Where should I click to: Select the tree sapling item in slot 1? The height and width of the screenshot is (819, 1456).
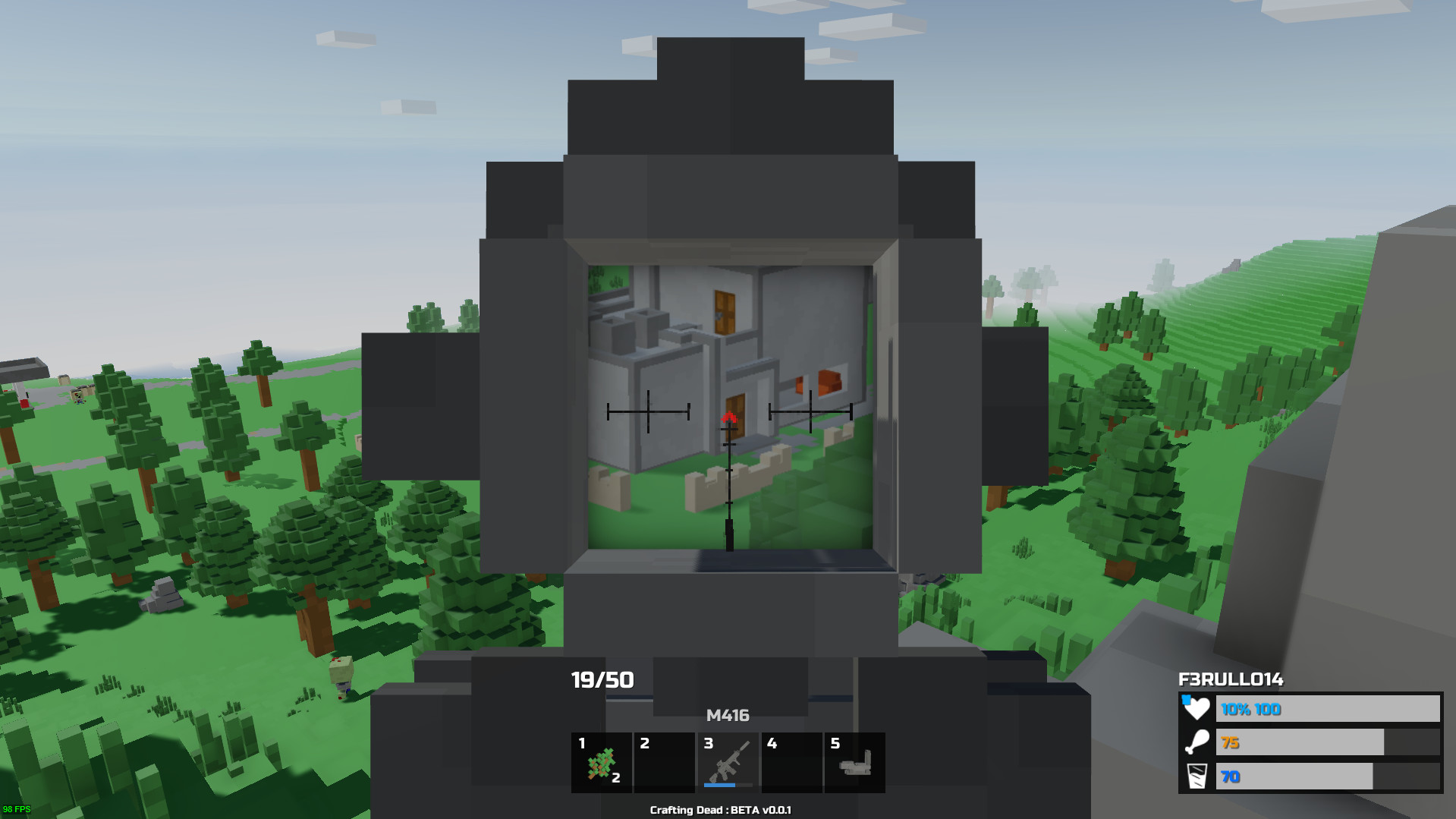pos(600,762)
